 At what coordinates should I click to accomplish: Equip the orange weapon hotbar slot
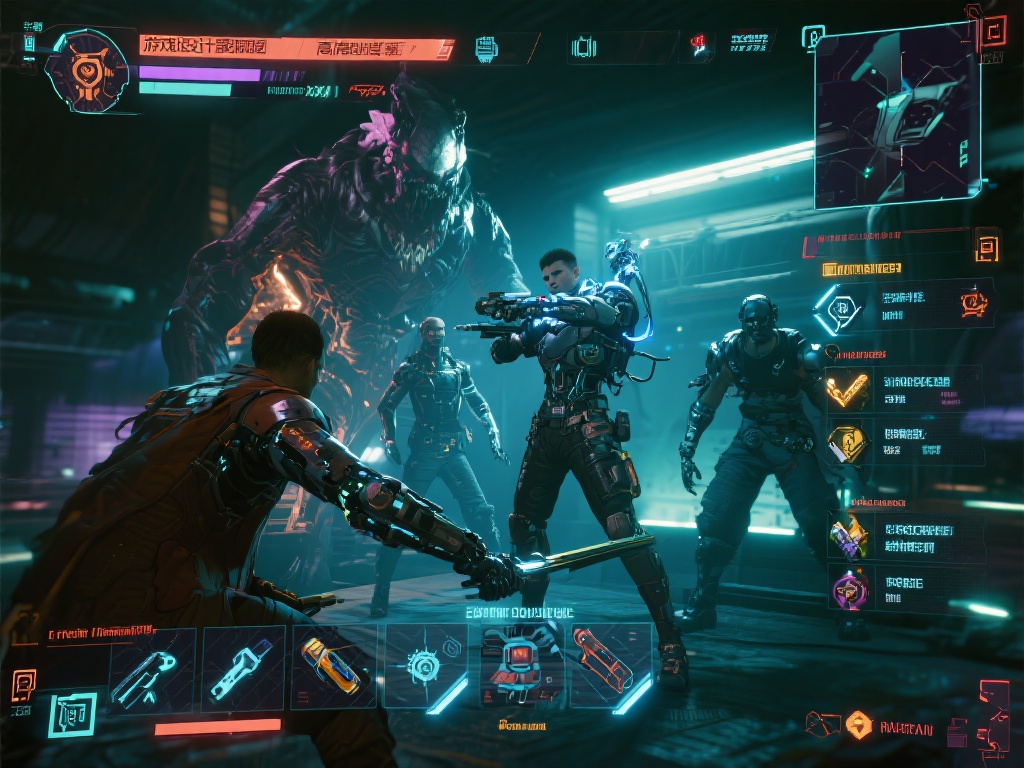tap(610, 666)
